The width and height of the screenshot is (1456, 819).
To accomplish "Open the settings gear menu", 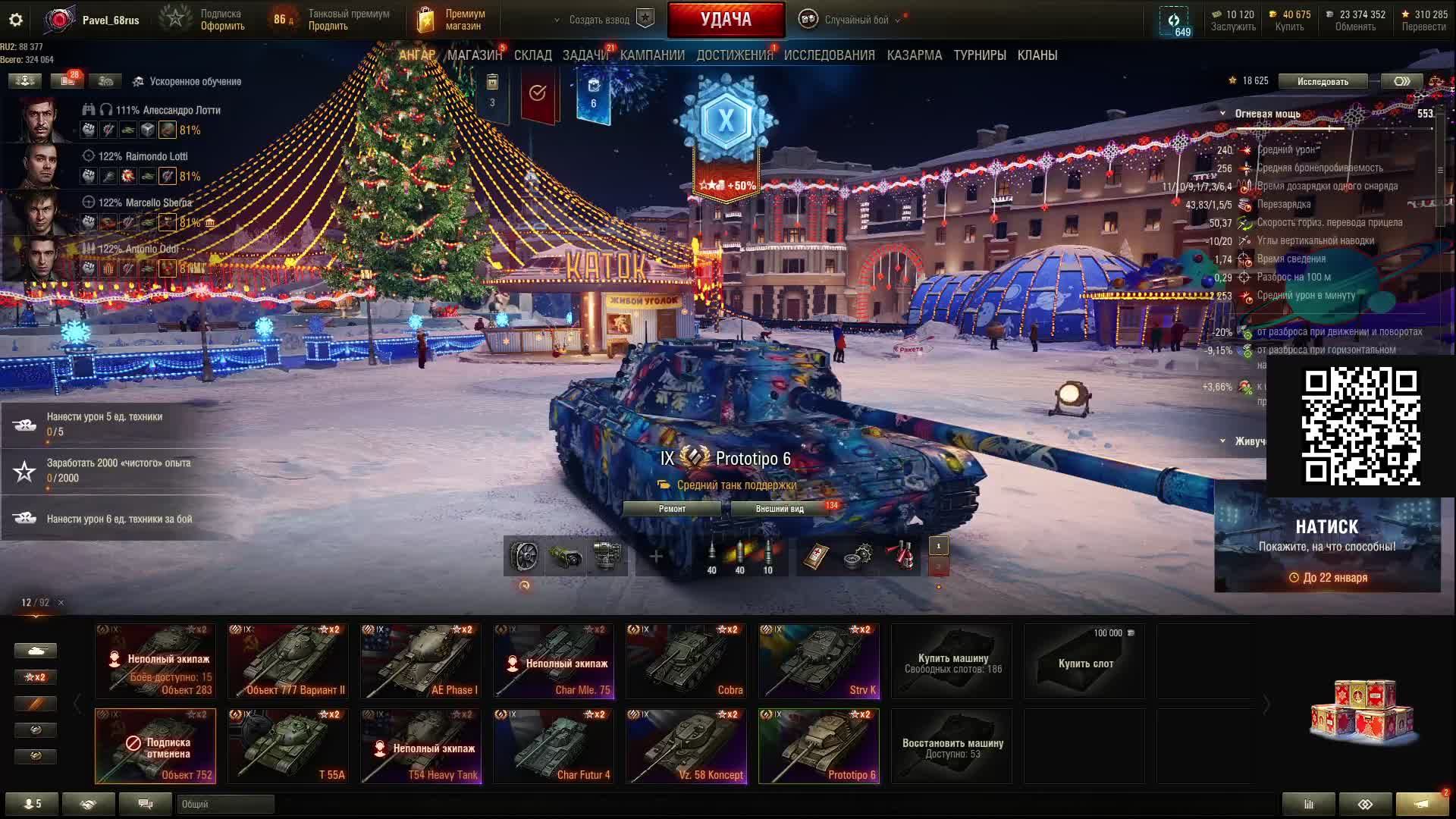I will click(x=16, y=20).
